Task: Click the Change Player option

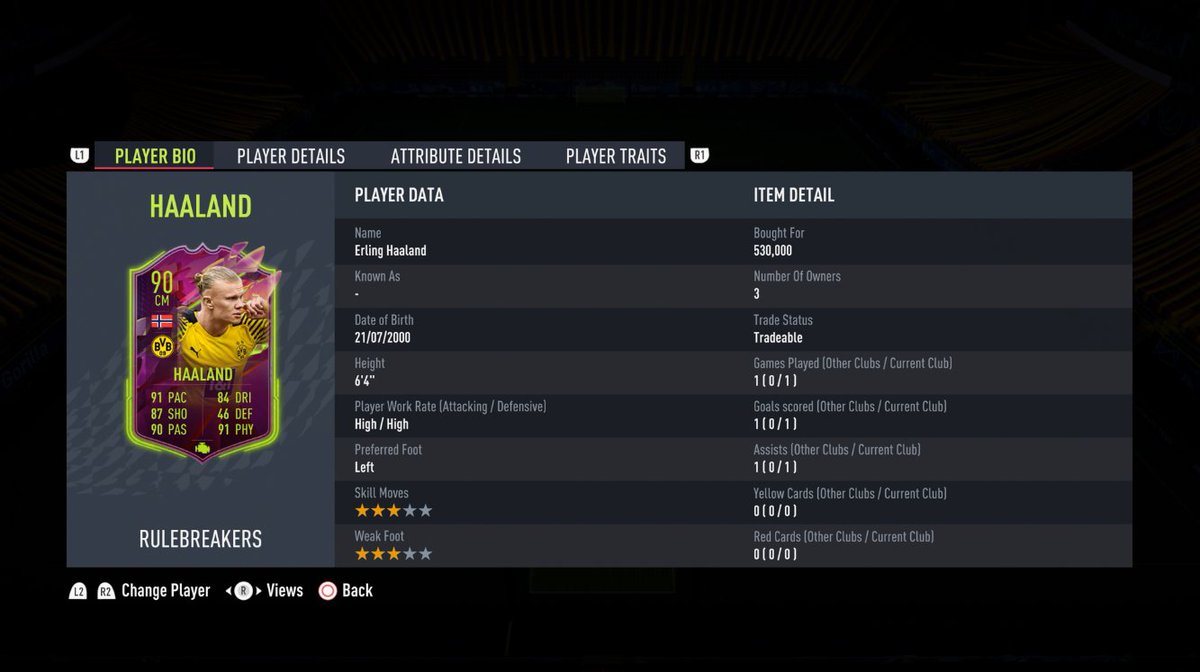Action: (x=165, y=591)
